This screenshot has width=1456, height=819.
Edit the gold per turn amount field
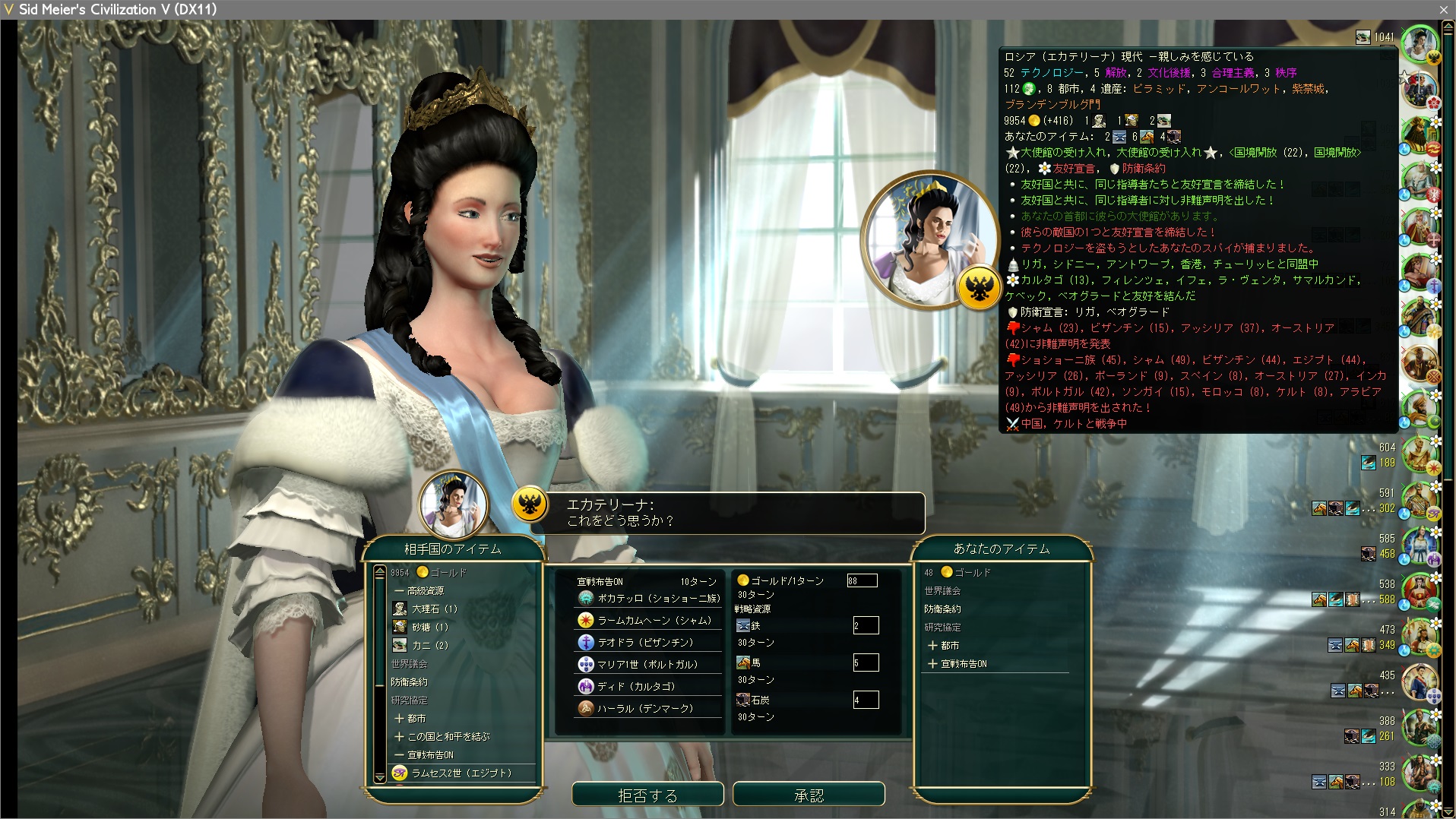click(863, 580)
